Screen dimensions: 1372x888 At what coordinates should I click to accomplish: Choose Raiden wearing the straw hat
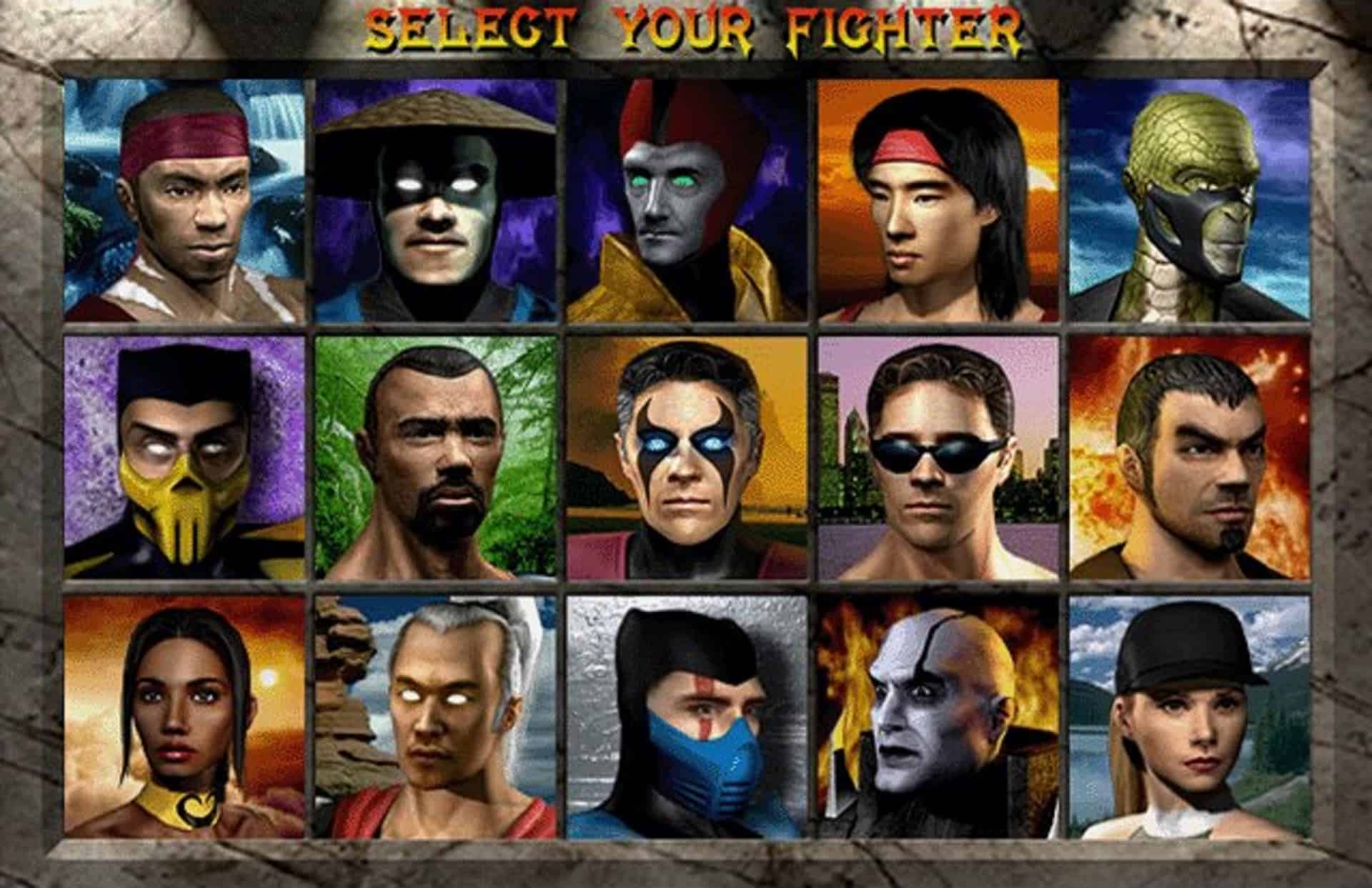436,200
